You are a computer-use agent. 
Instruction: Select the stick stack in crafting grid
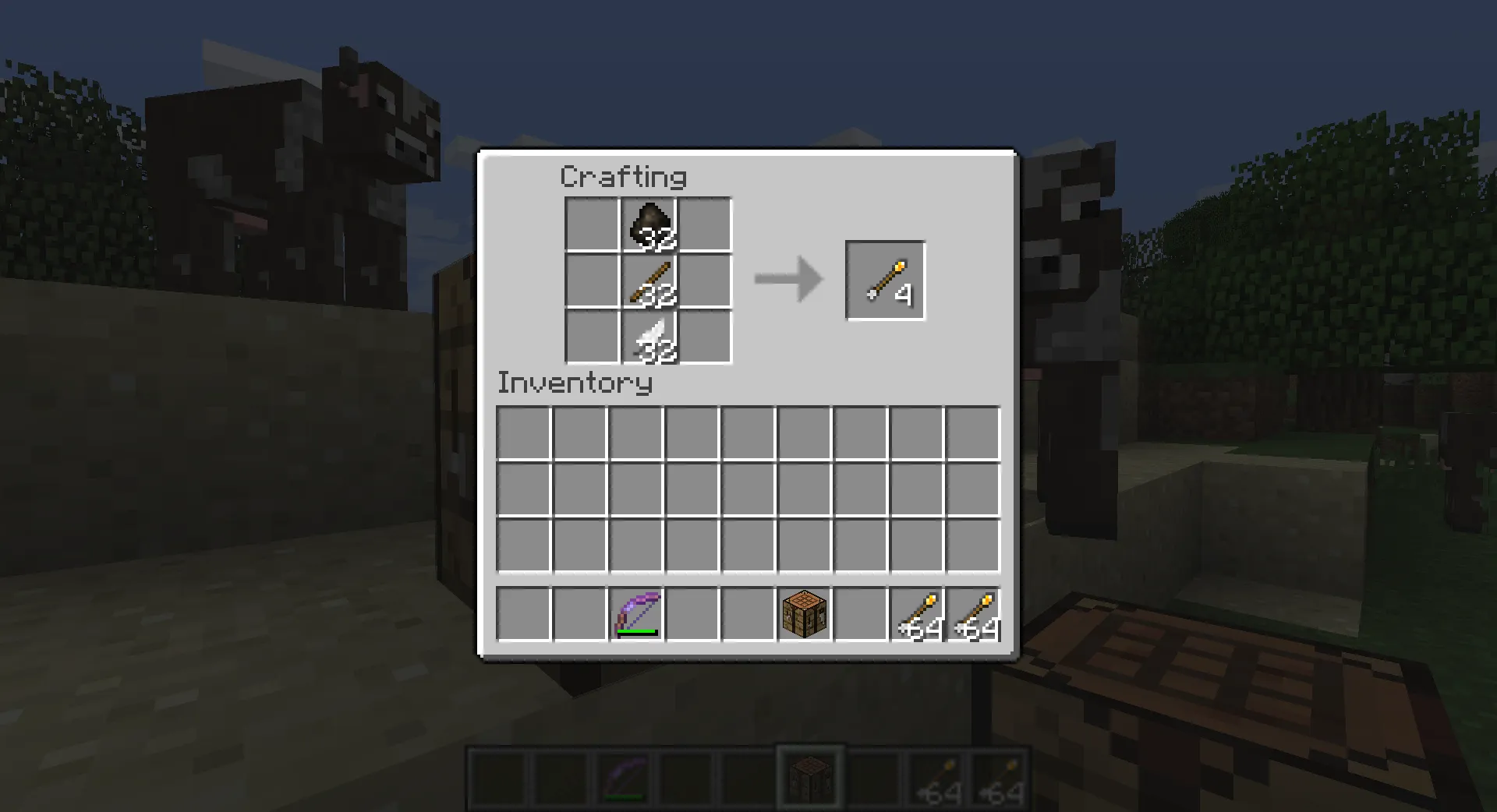pos(649,281)
